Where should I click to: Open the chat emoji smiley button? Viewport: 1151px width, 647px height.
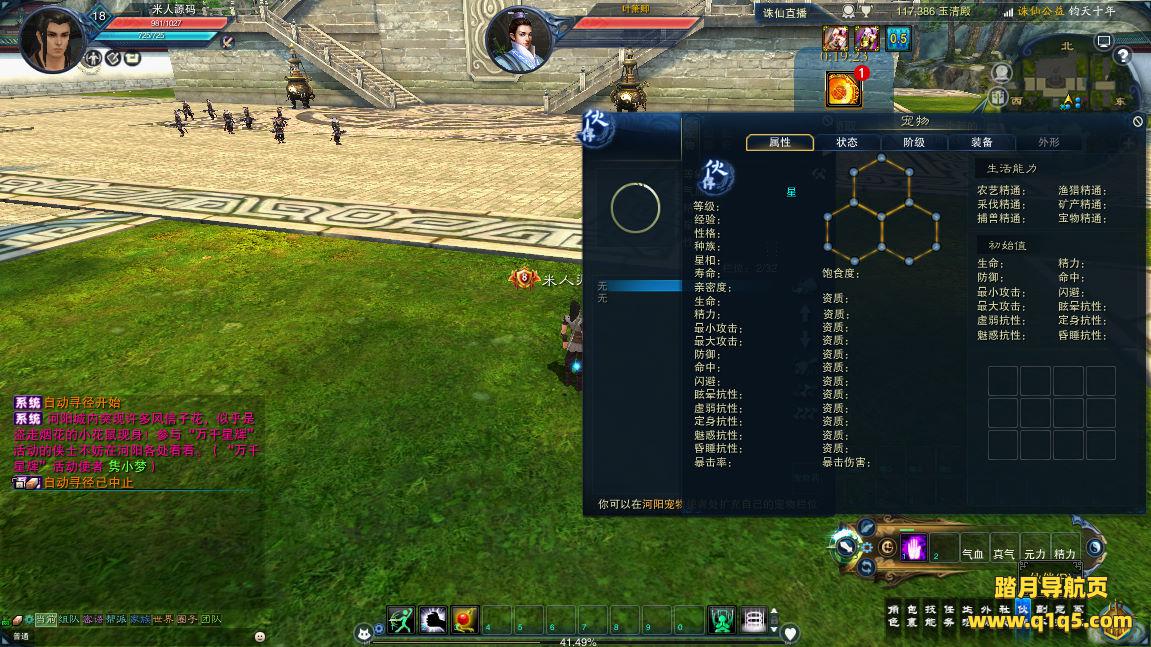pyautogui.click(x=260, y=635)
